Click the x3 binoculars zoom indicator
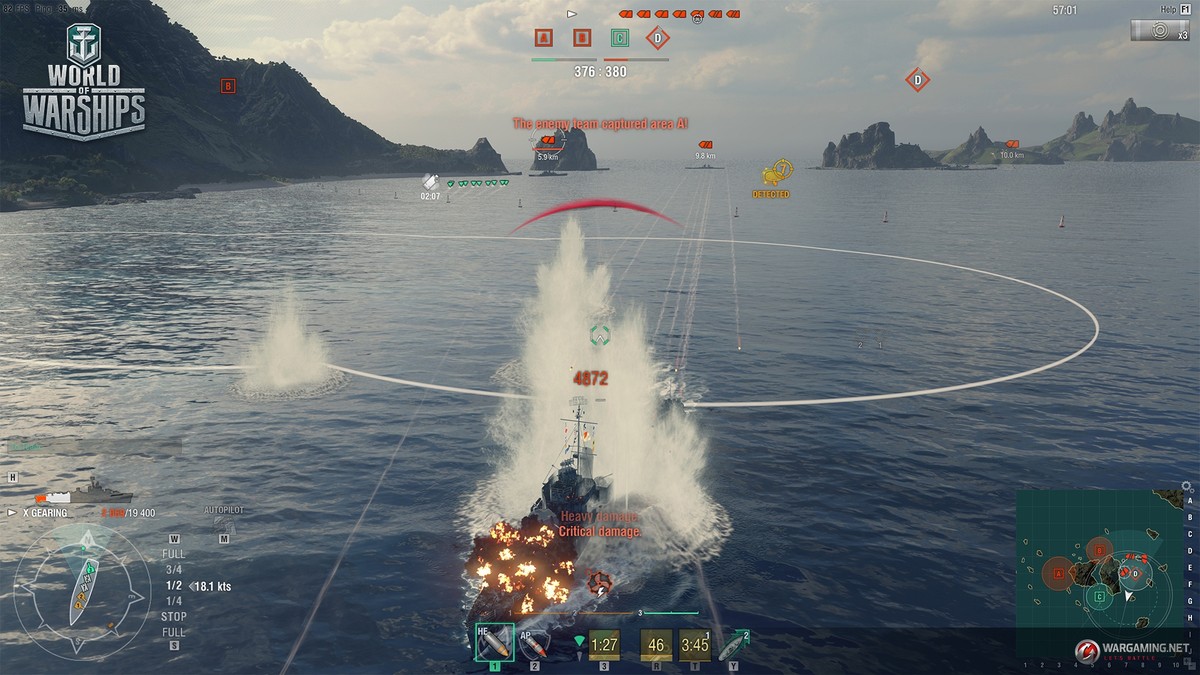1200x675 pixels. [1160, 31]
